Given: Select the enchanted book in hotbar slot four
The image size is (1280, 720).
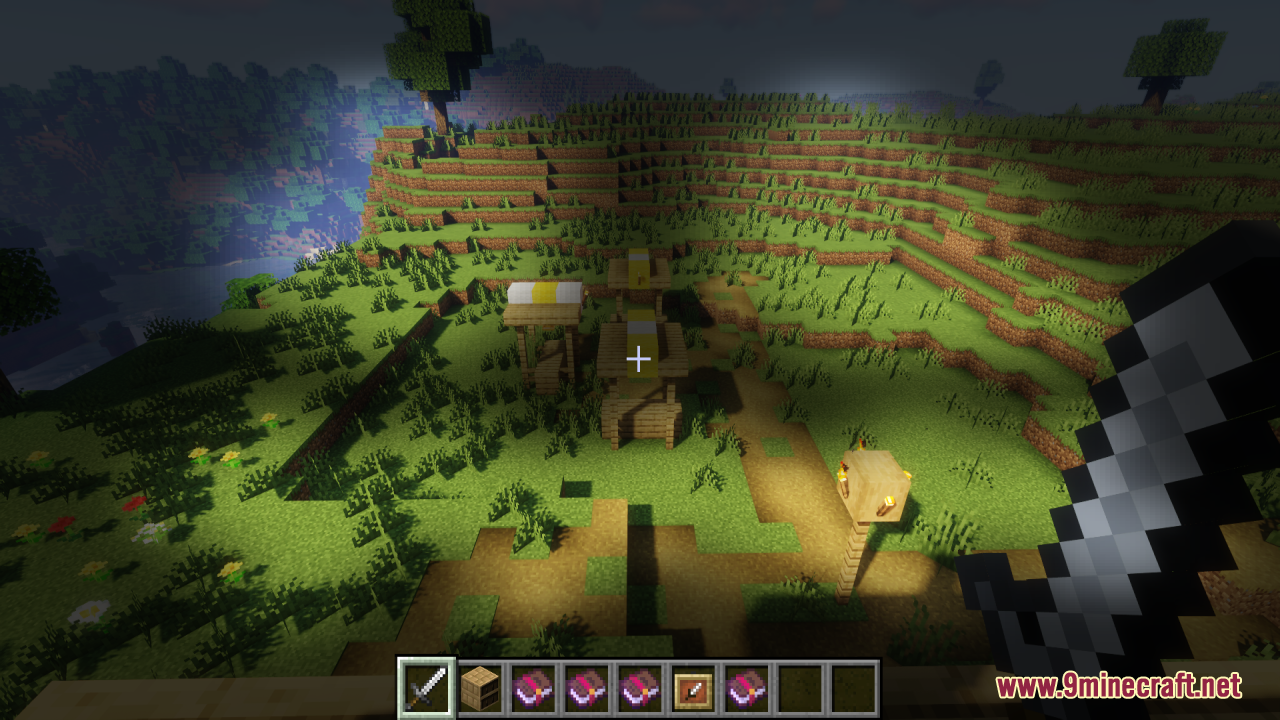Looking at the screenshot, I should point(586,688).
